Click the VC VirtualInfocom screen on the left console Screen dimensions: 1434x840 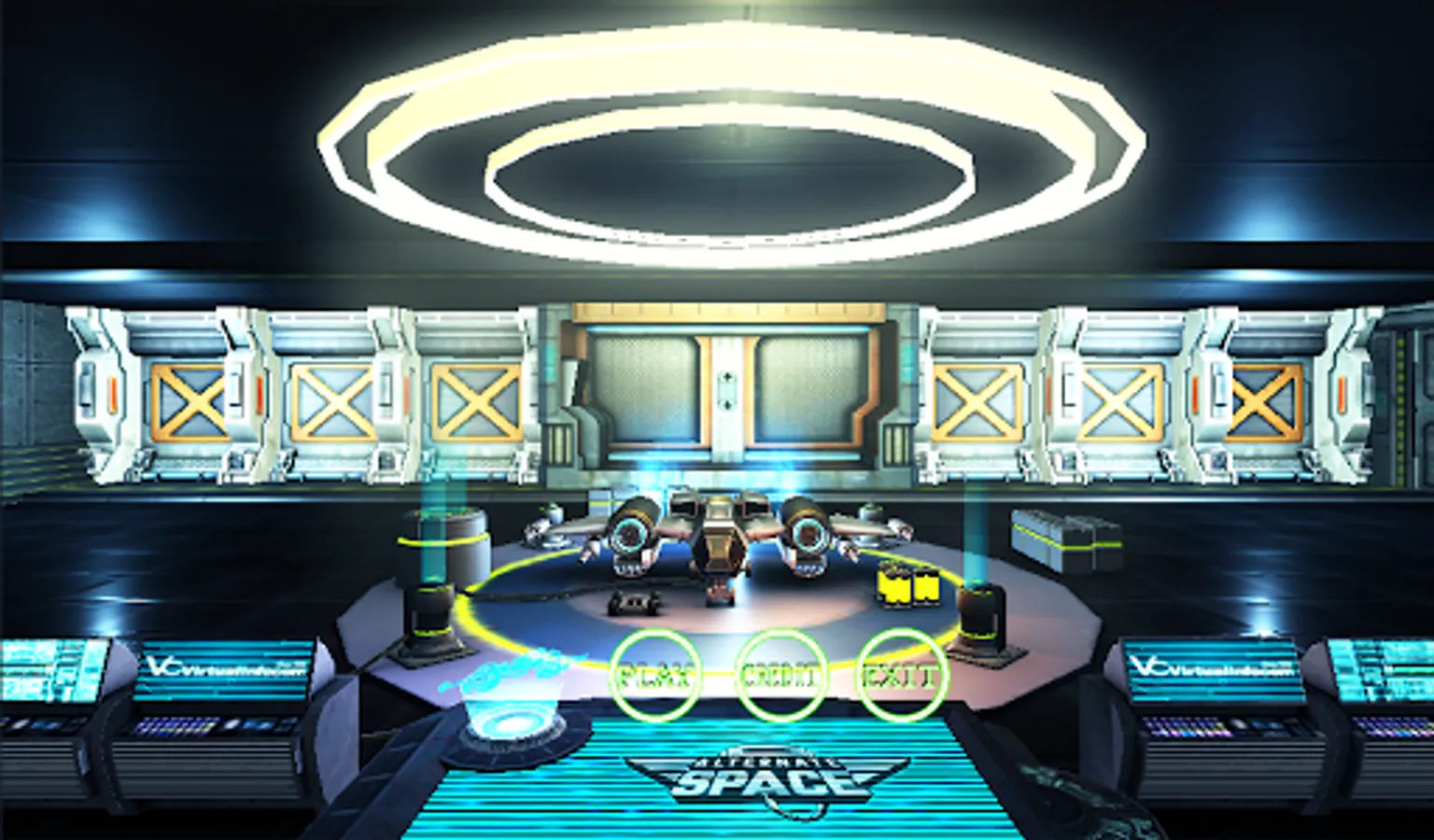point(222,668)
